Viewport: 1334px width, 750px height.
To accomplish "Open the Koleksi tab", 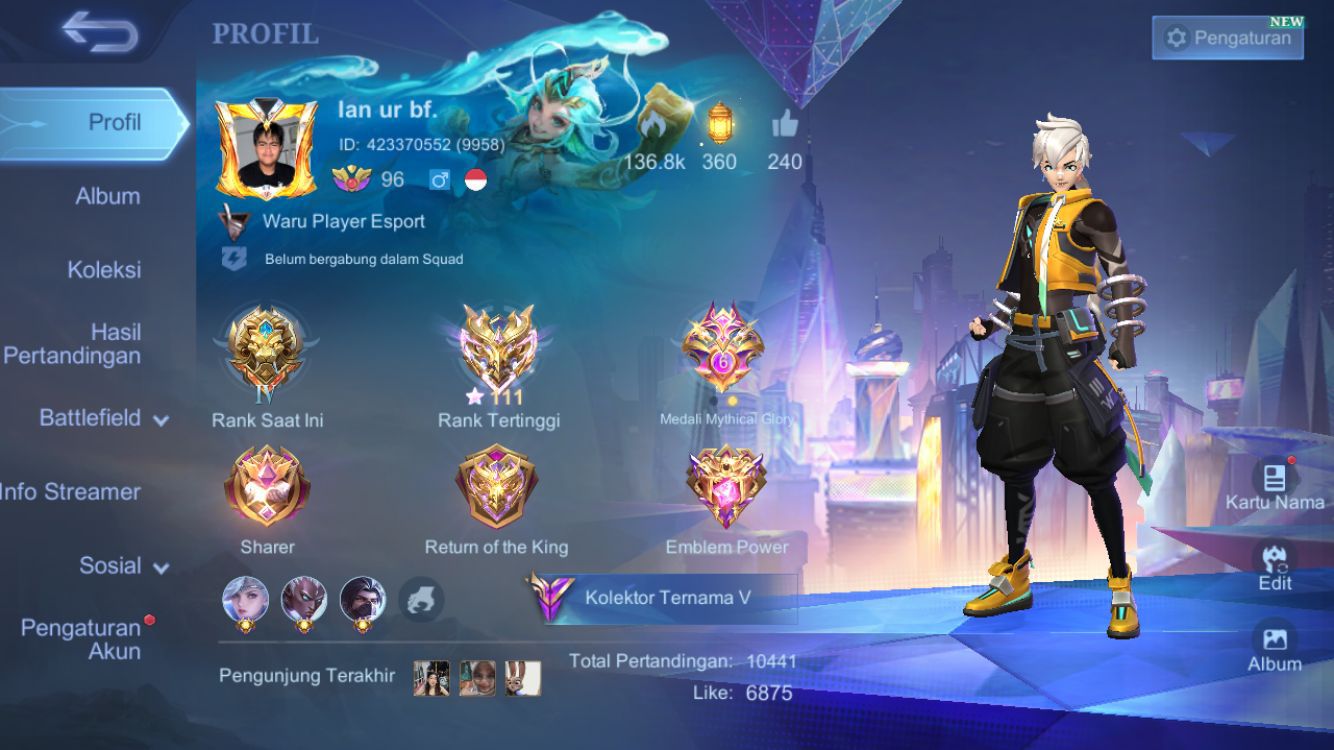I will point(104,269).
